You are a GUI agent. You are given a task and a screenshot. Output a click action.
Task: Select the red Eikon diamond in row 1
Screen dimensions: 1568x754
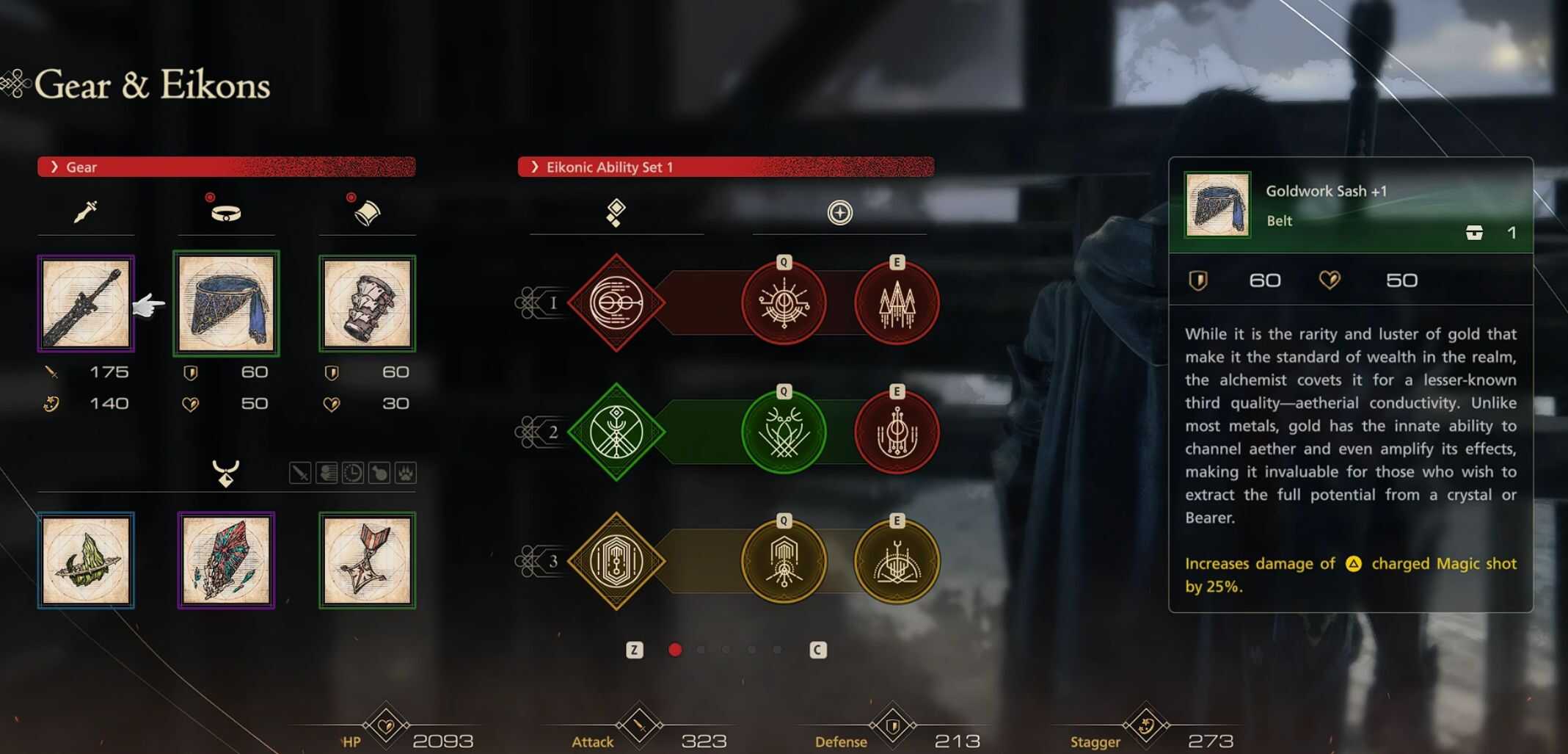click(x=616, y=302)
